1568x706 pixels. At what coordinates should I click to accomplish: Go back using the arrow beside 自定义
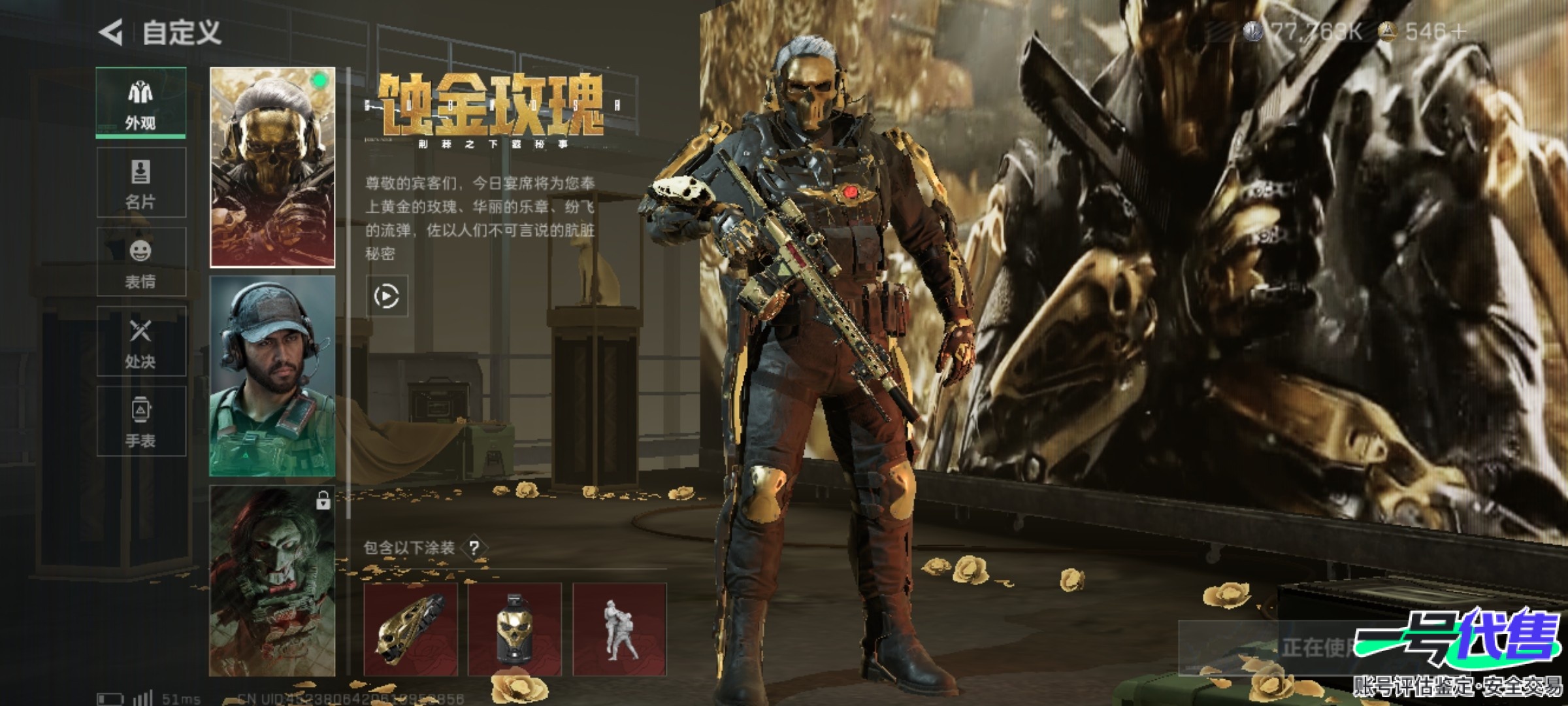click(111, 32)
